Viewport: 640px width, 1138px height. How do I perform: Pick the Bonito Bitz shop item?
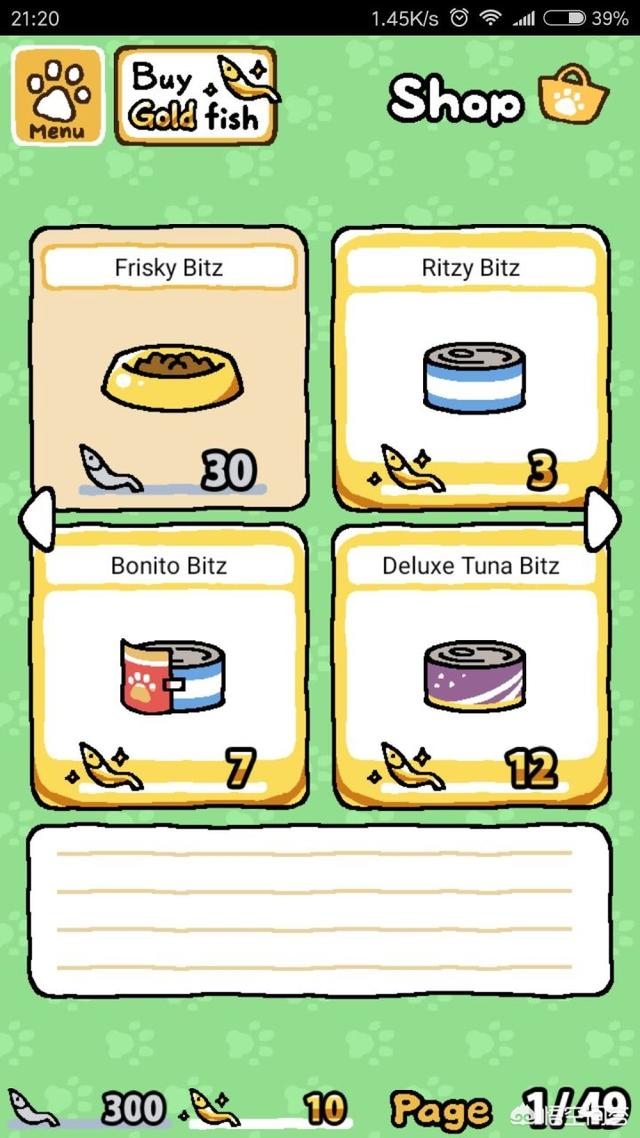coord(169,666)
